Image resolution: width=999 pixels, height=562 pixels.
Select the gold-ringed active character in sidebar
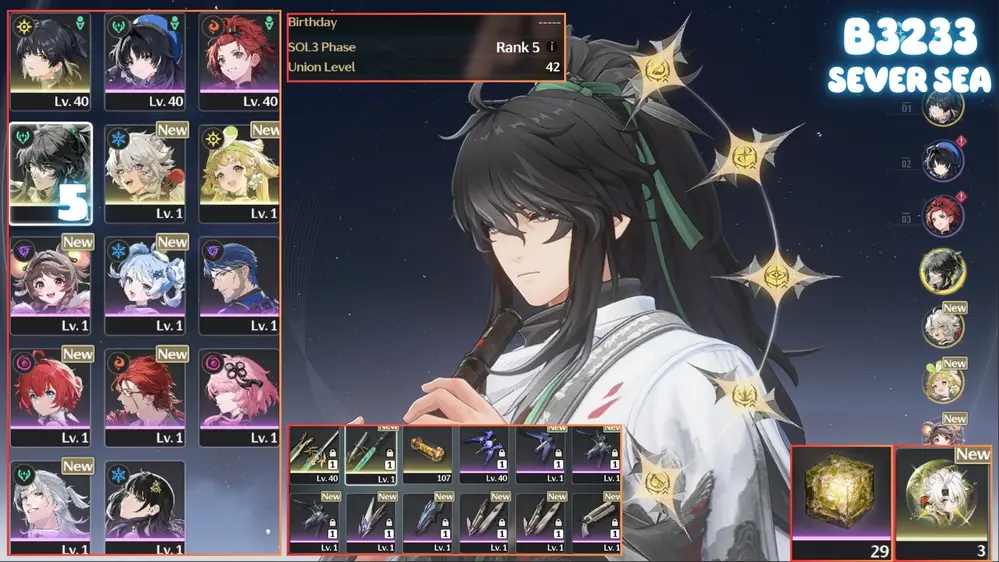(942, 270)
